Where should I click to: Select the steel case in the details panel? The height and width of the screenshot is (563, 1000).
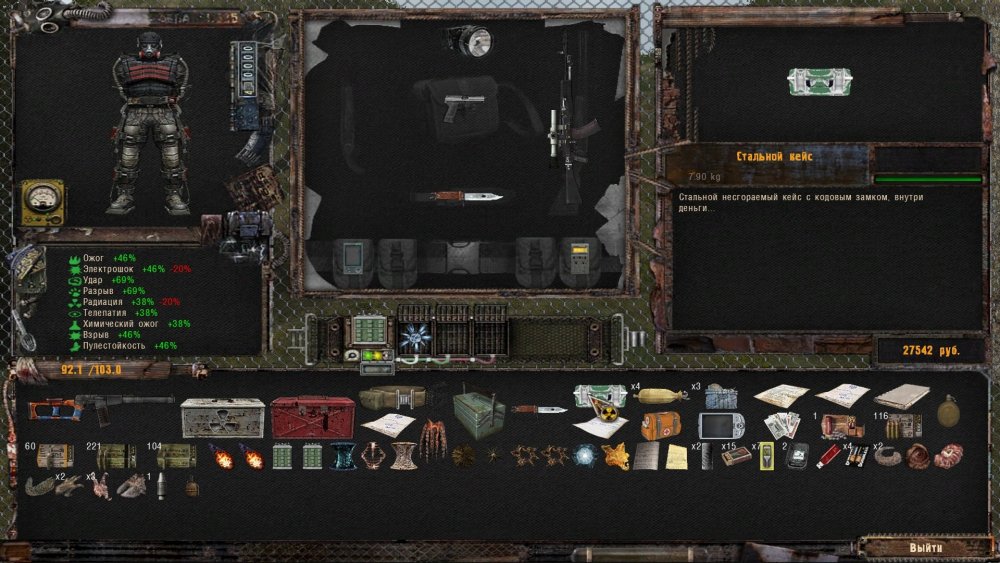pos(819,82)
